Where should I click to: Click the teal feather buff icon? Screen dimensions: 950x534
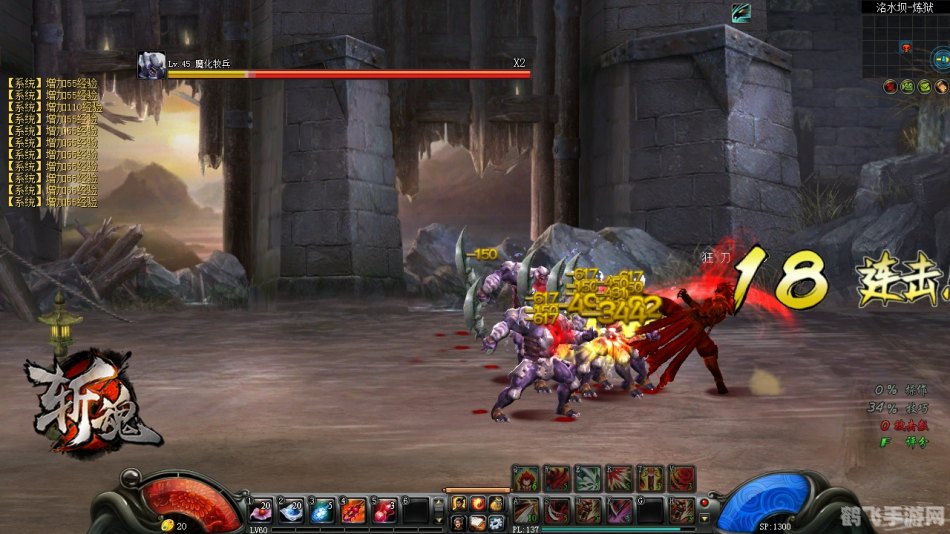coord(740,12)
